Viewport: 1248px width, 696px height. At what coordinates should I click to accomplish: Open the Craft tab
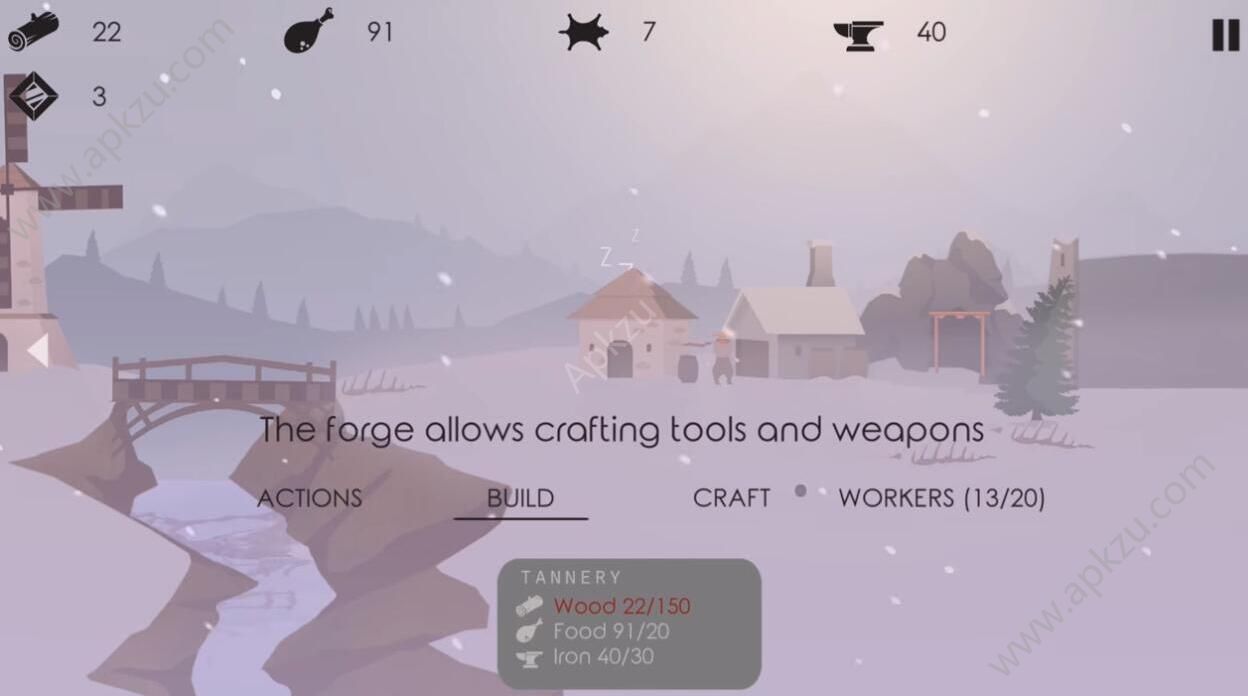click(731, 498)
